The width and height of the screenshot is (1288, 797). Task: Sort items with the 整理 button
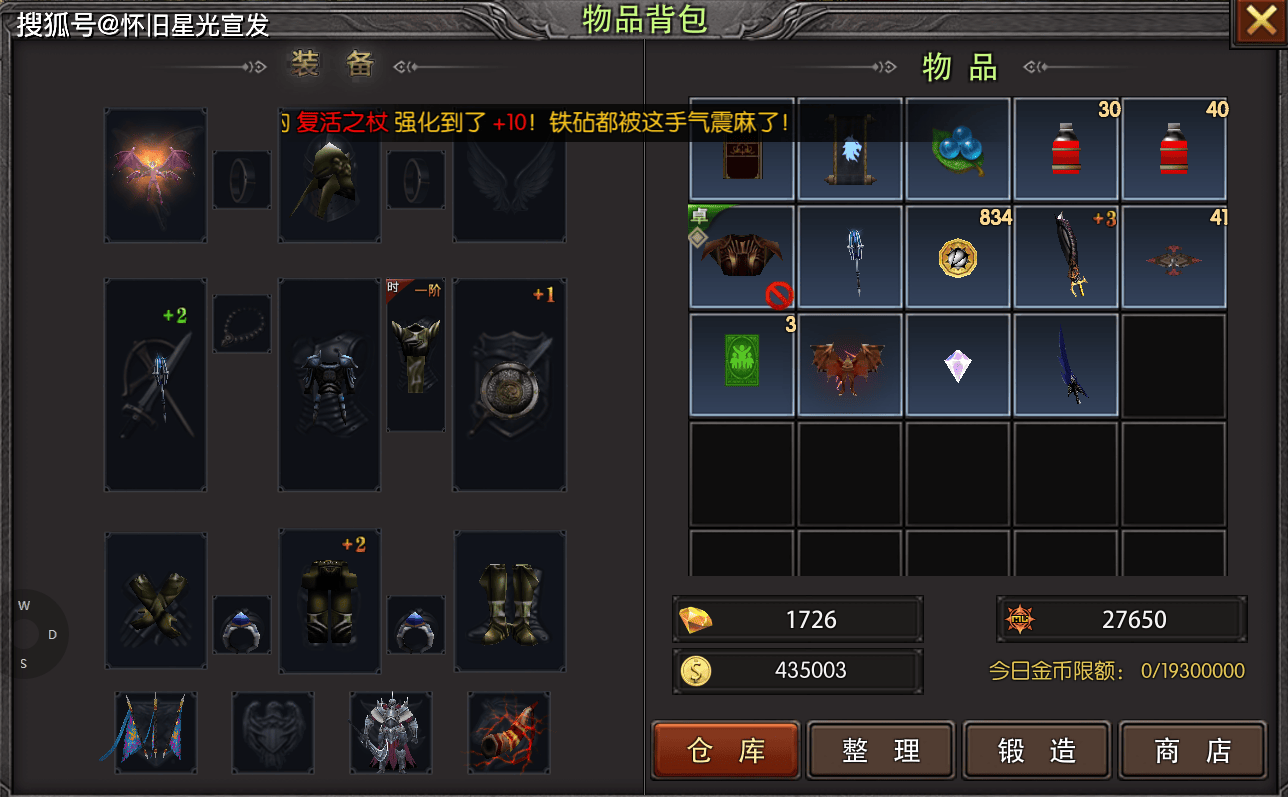[881, 750]
